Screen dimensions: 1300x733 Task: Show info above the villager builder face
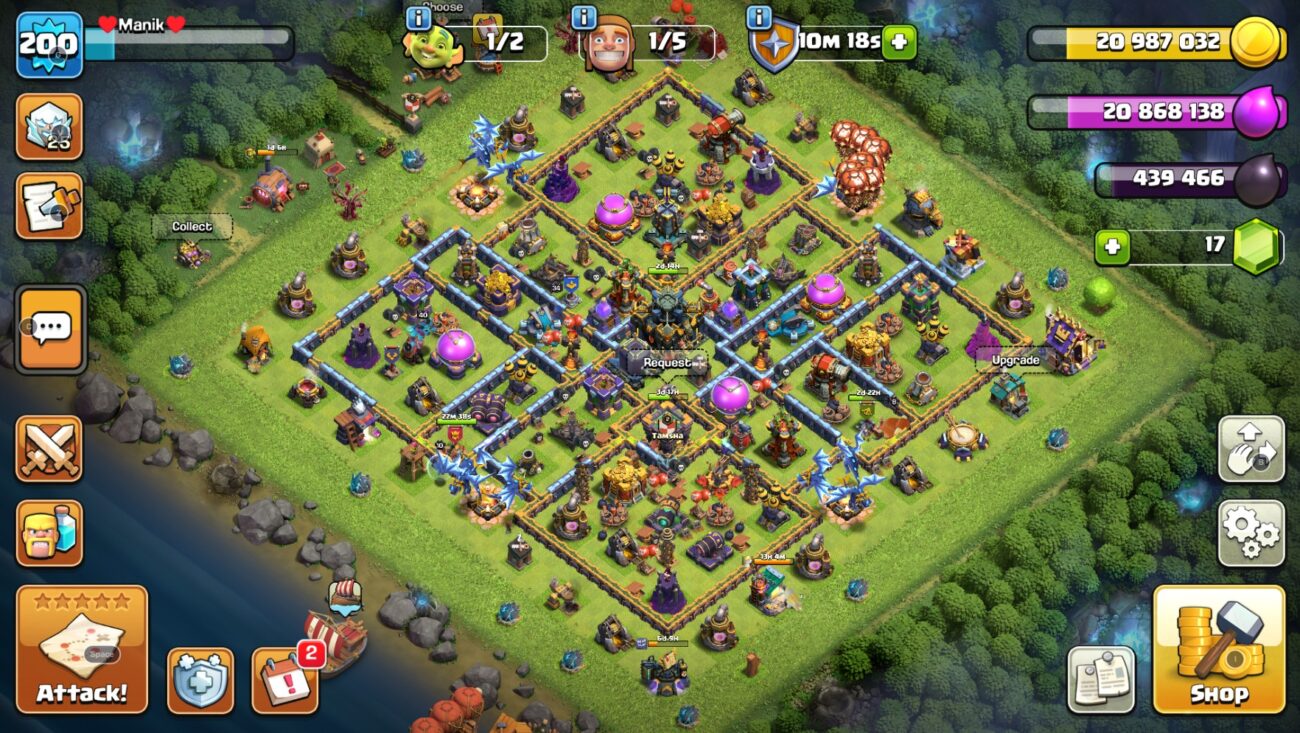click(x=583, y=17)
